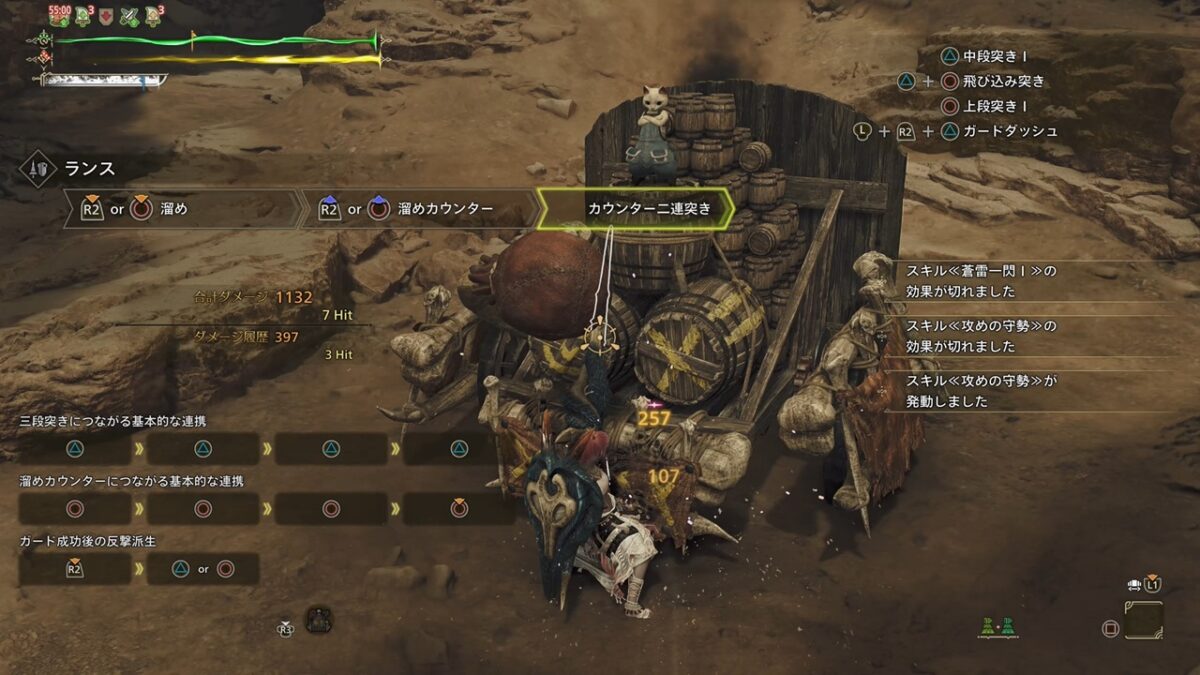Select the 飛び込み突き move entry
Screen dimensions: 1200x675
pyautogui.click(x=1005, y=81)
